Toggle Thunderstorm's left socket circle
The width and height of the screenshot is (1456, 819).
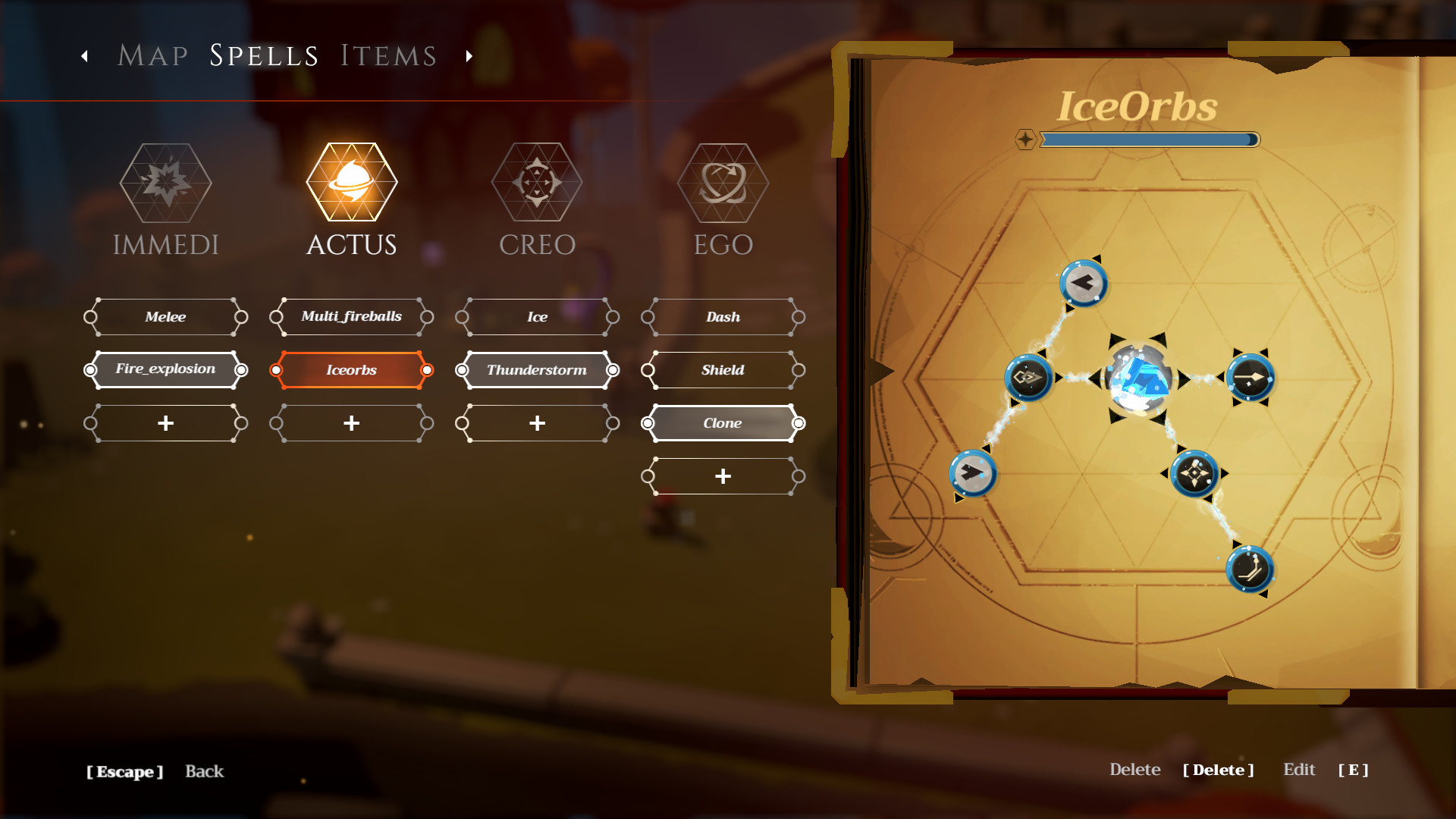(461, 371)
